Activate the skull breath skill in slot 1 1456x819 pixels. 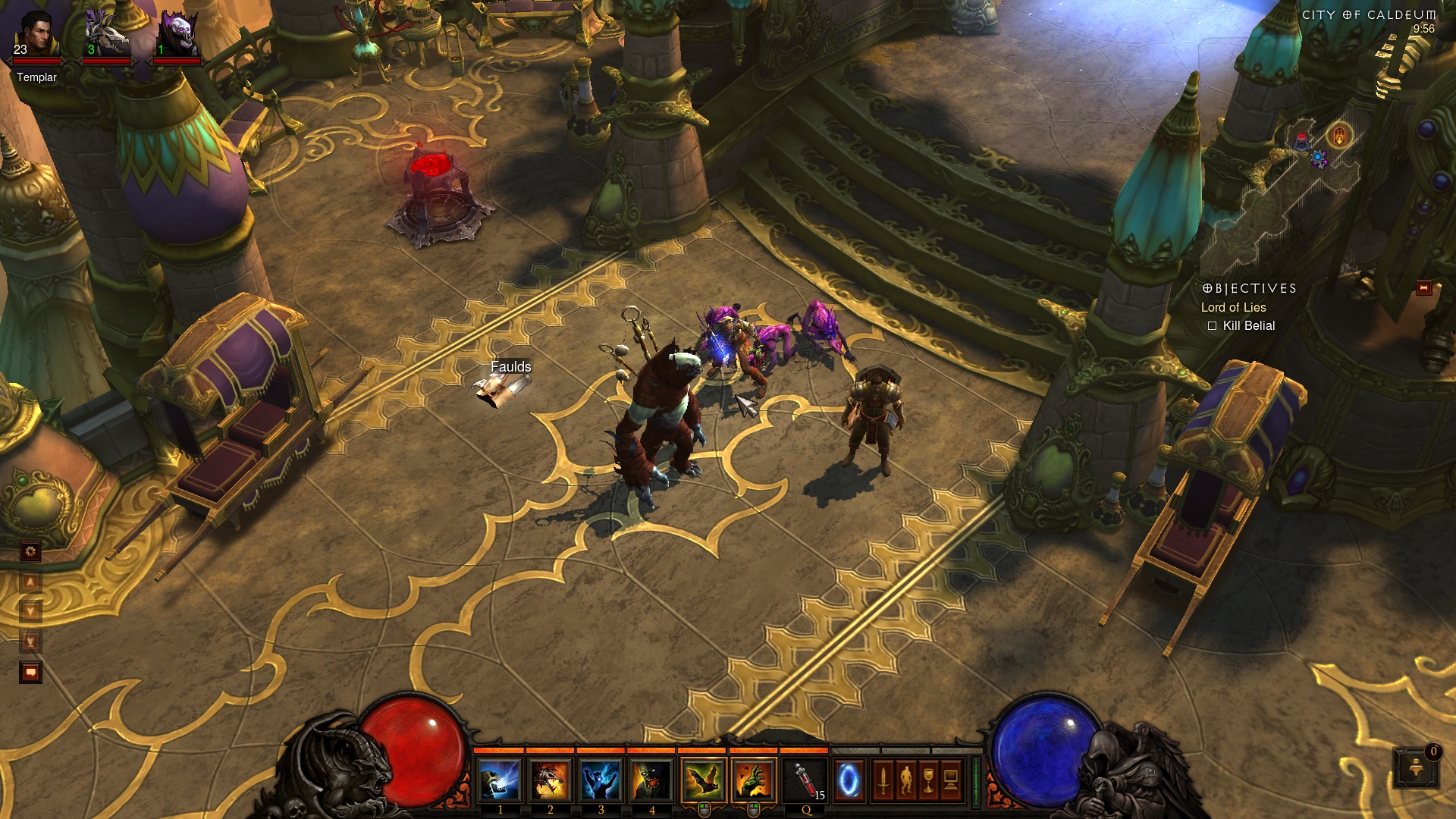pos(500,780)
